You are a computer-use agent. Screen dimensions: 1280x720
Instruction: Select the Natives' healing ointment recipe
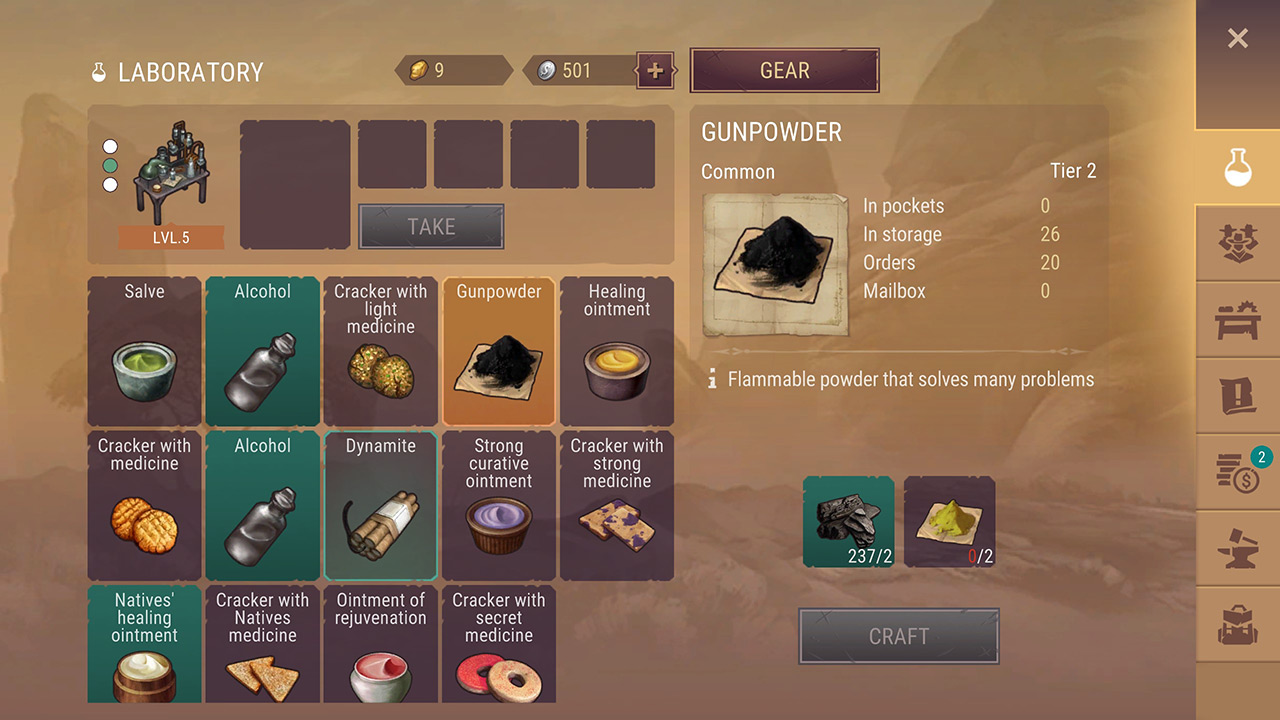pos(145,645)
